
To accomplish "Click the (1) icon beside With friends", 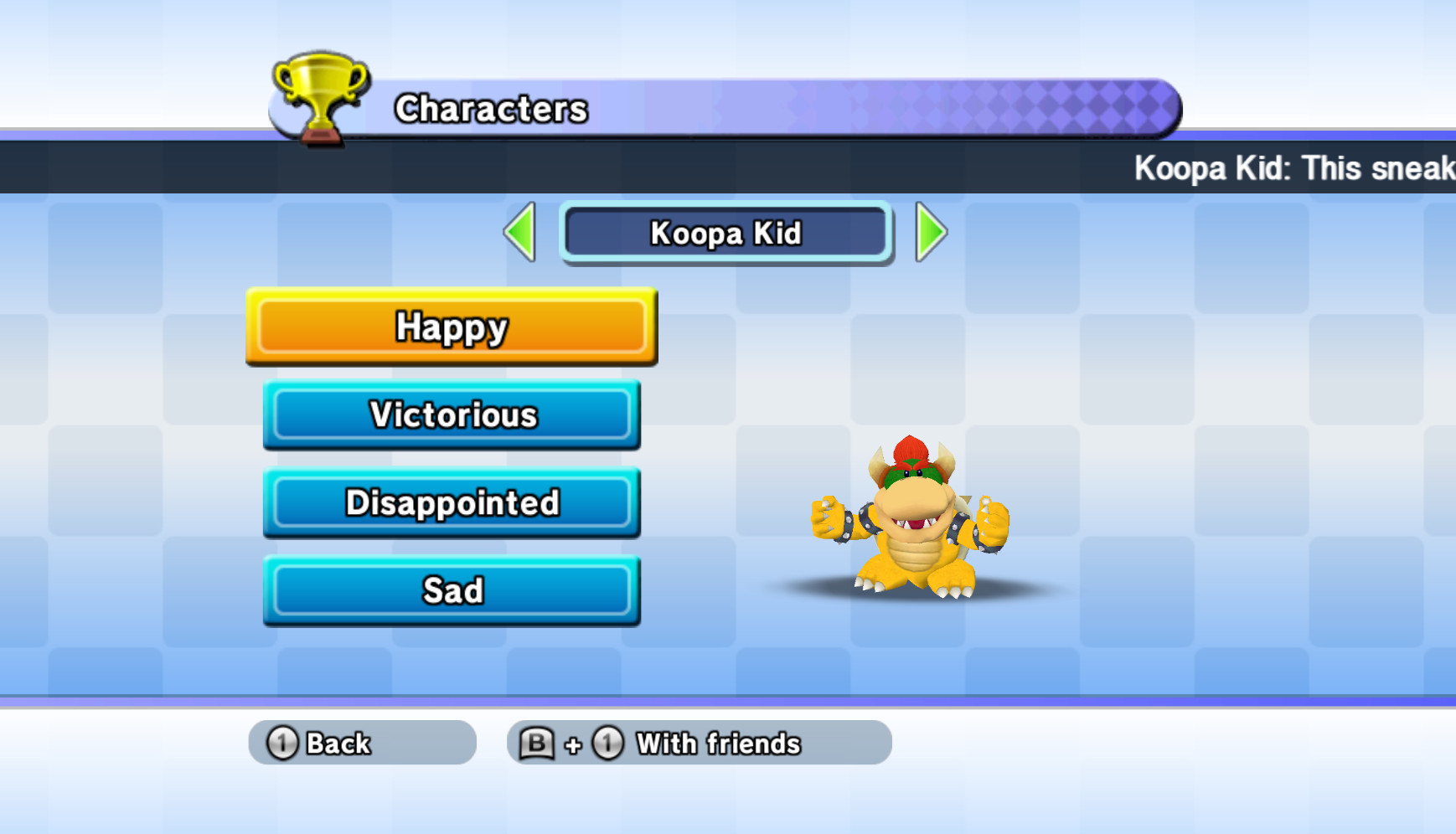I will pos(606,742).
